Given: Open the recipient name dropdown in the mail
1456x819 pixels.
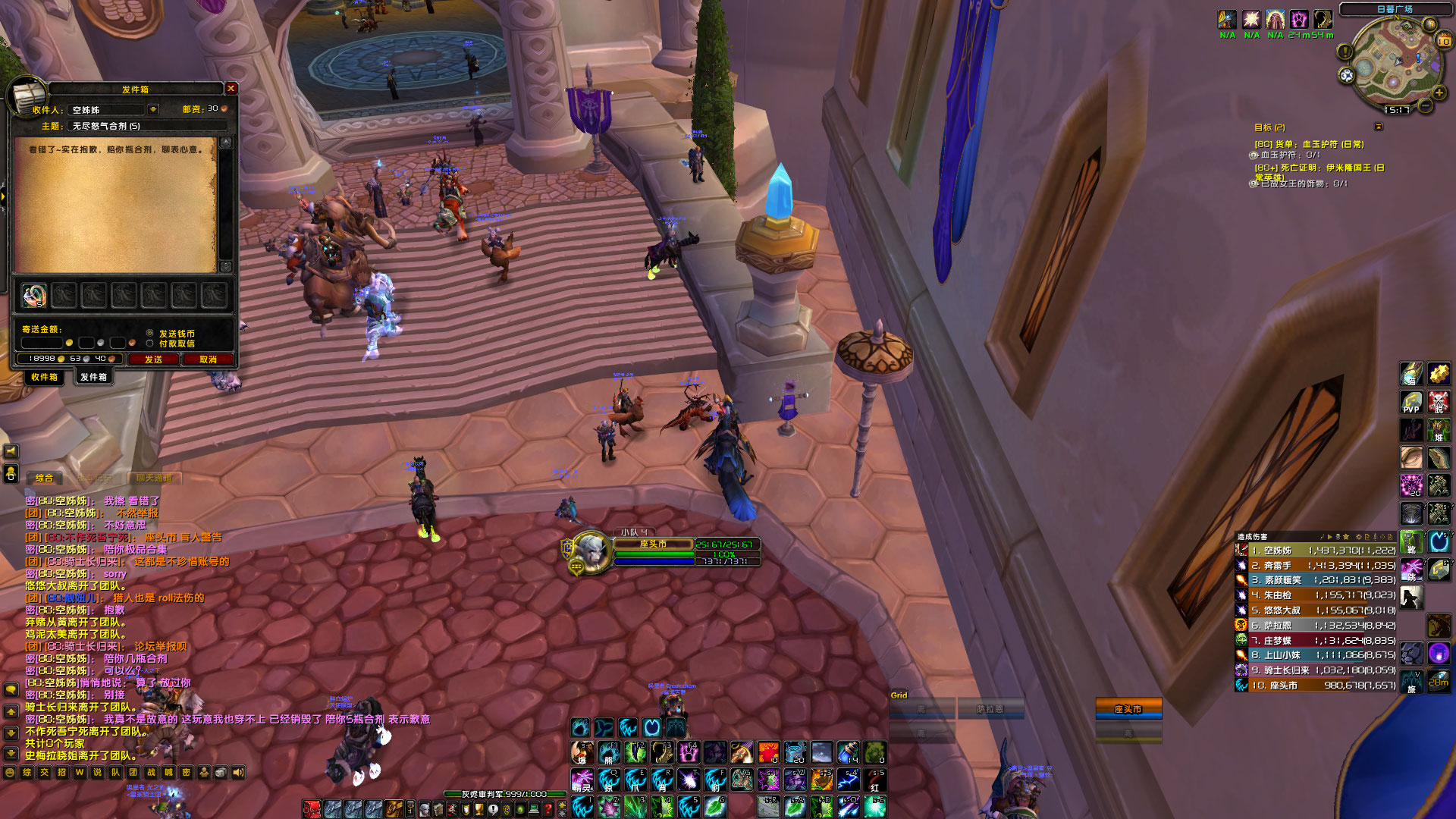Looking at the screenshot, I should point(152,108).
